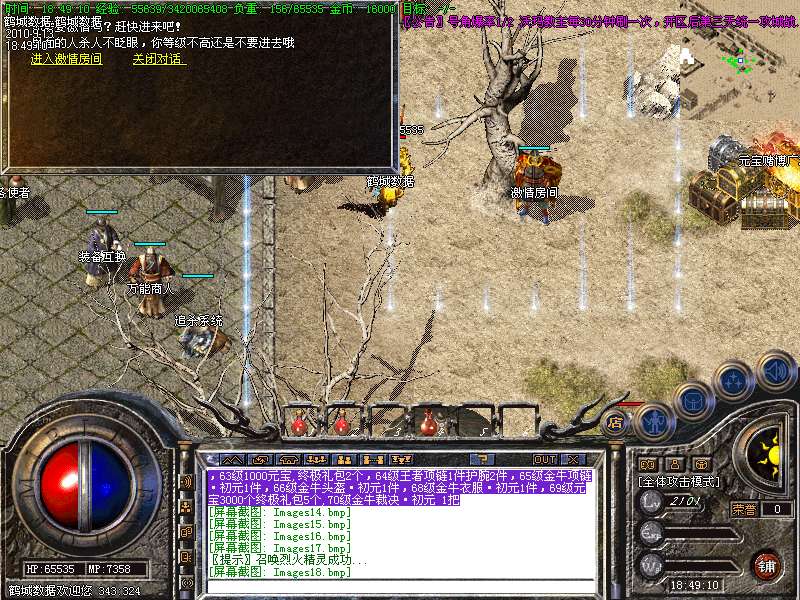Open the character status figure button
This screenshot has width=800, height=600.
[654, 421]
